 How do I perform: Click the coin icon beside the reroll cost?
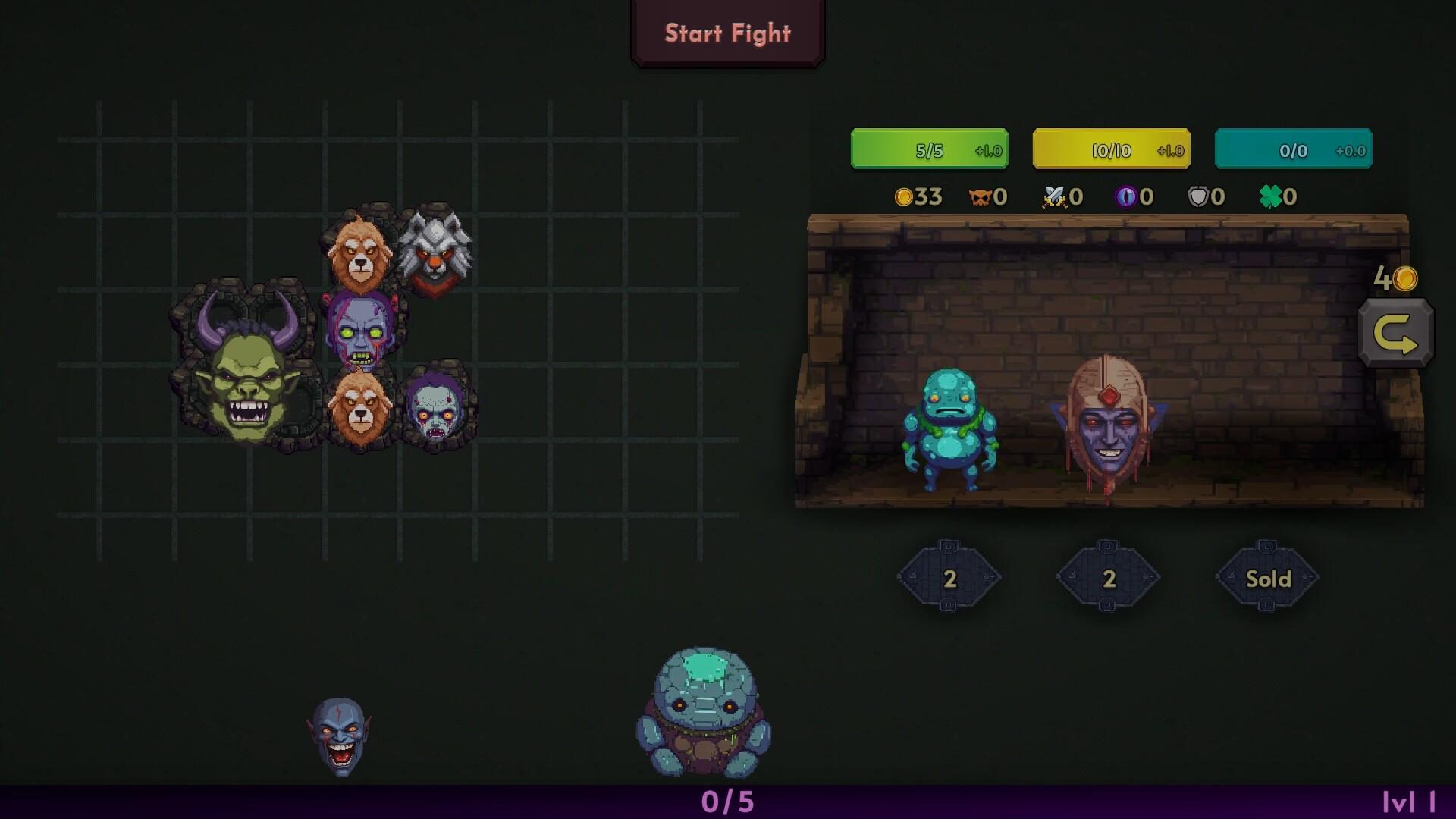tap(1404, 280)
